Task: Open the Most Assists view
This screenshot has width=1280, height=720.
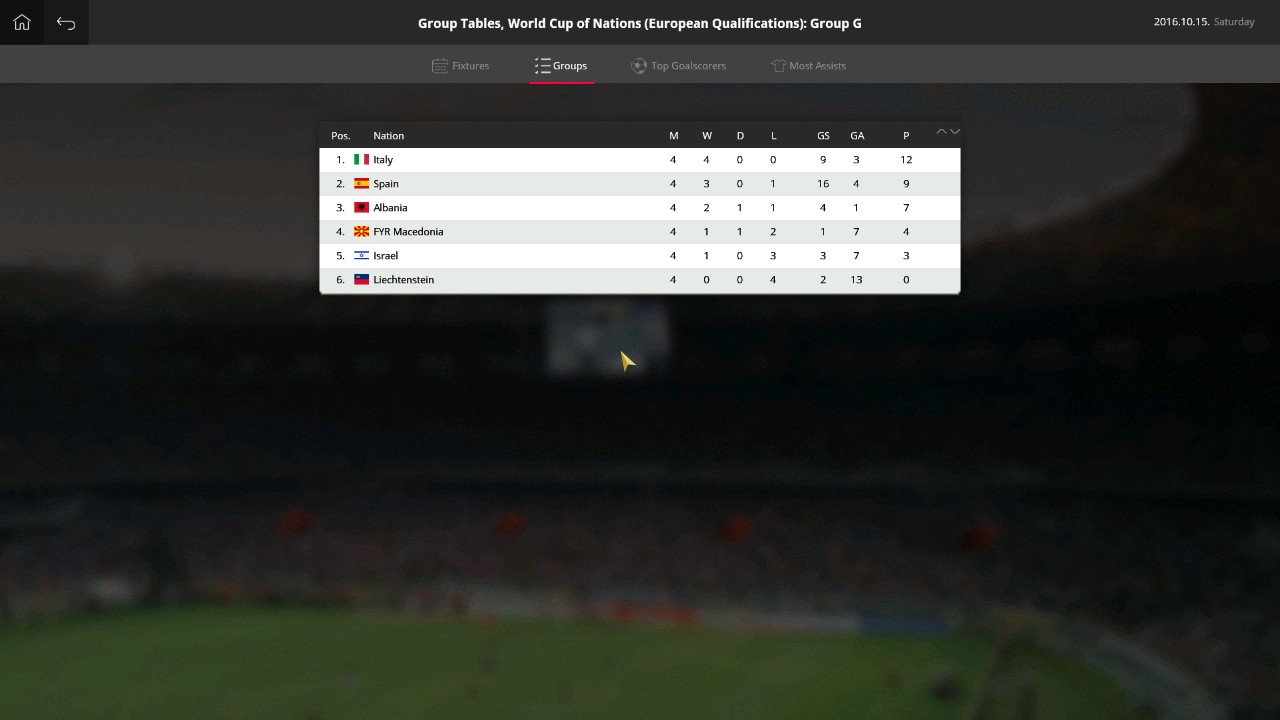Action: click(x=817, y=65)
